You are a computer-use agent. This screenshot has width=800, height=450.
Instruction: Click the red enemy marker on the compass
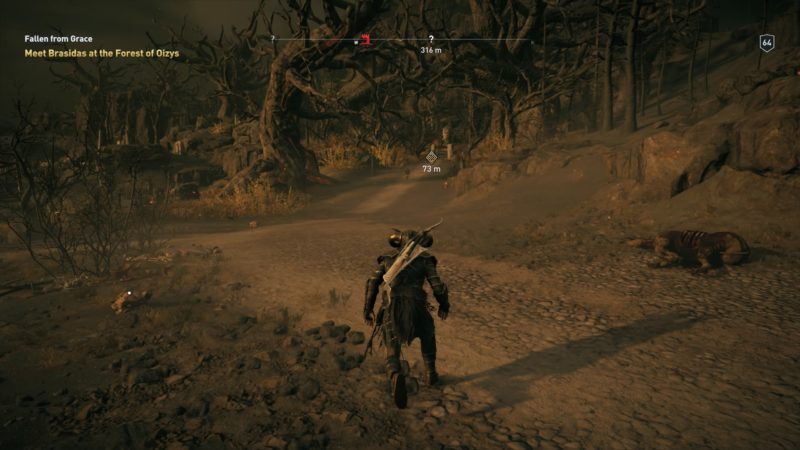coord(367,40)
